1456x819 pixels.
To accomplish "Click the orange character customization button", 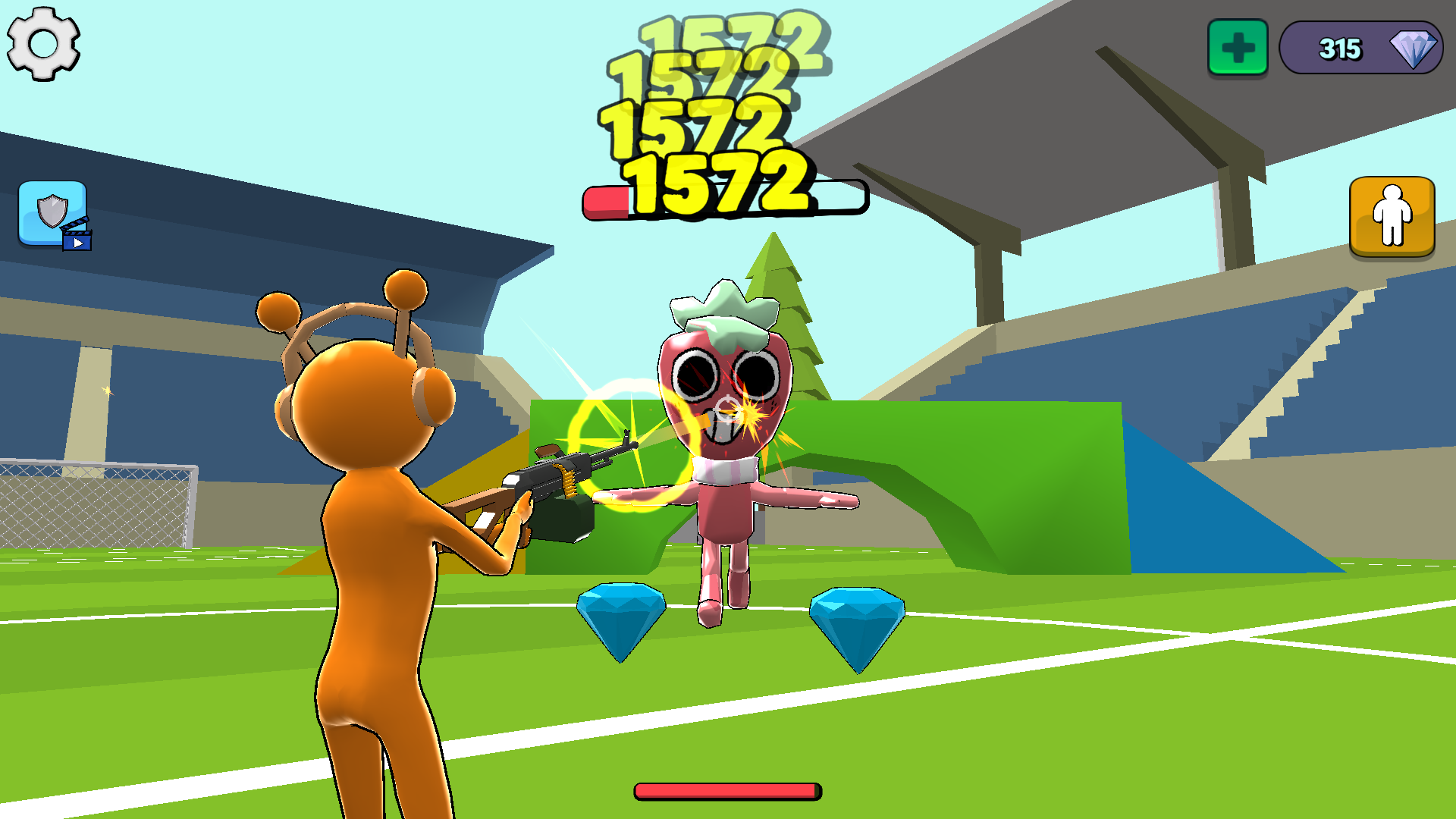I will 1392,215.
